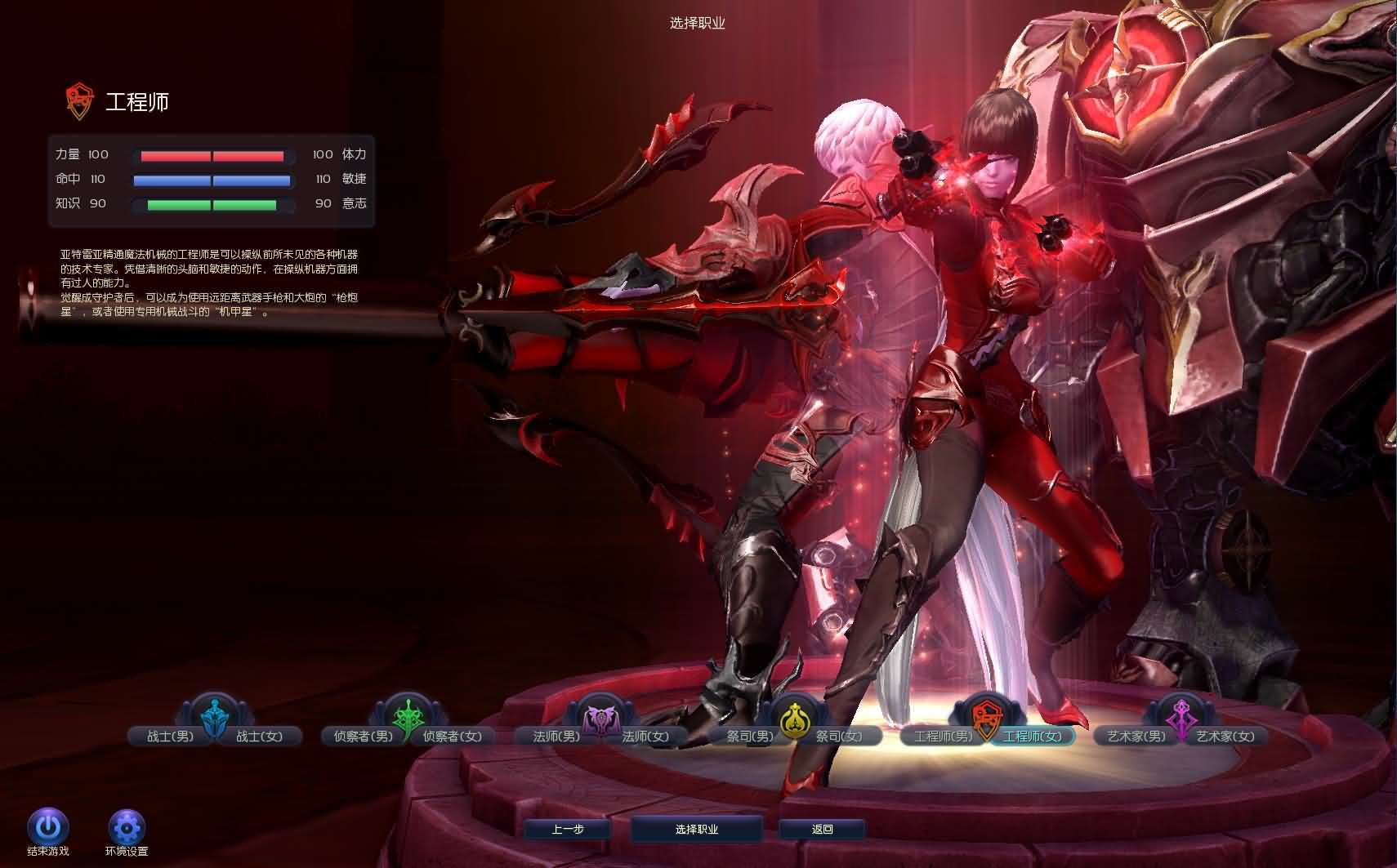The image size is (1397, 868).
Task: Choose the male Mage class 法师(男)
Action: click(556, 737)
